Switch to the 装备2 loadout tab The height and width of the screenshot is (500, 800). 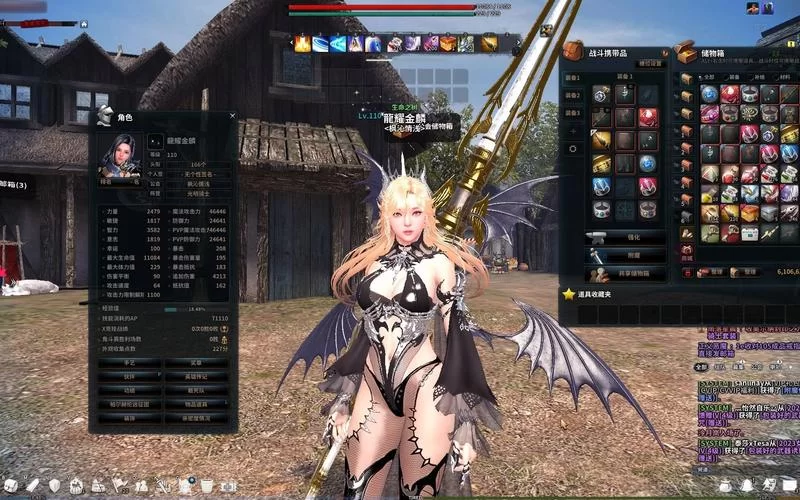click(573, 96)
